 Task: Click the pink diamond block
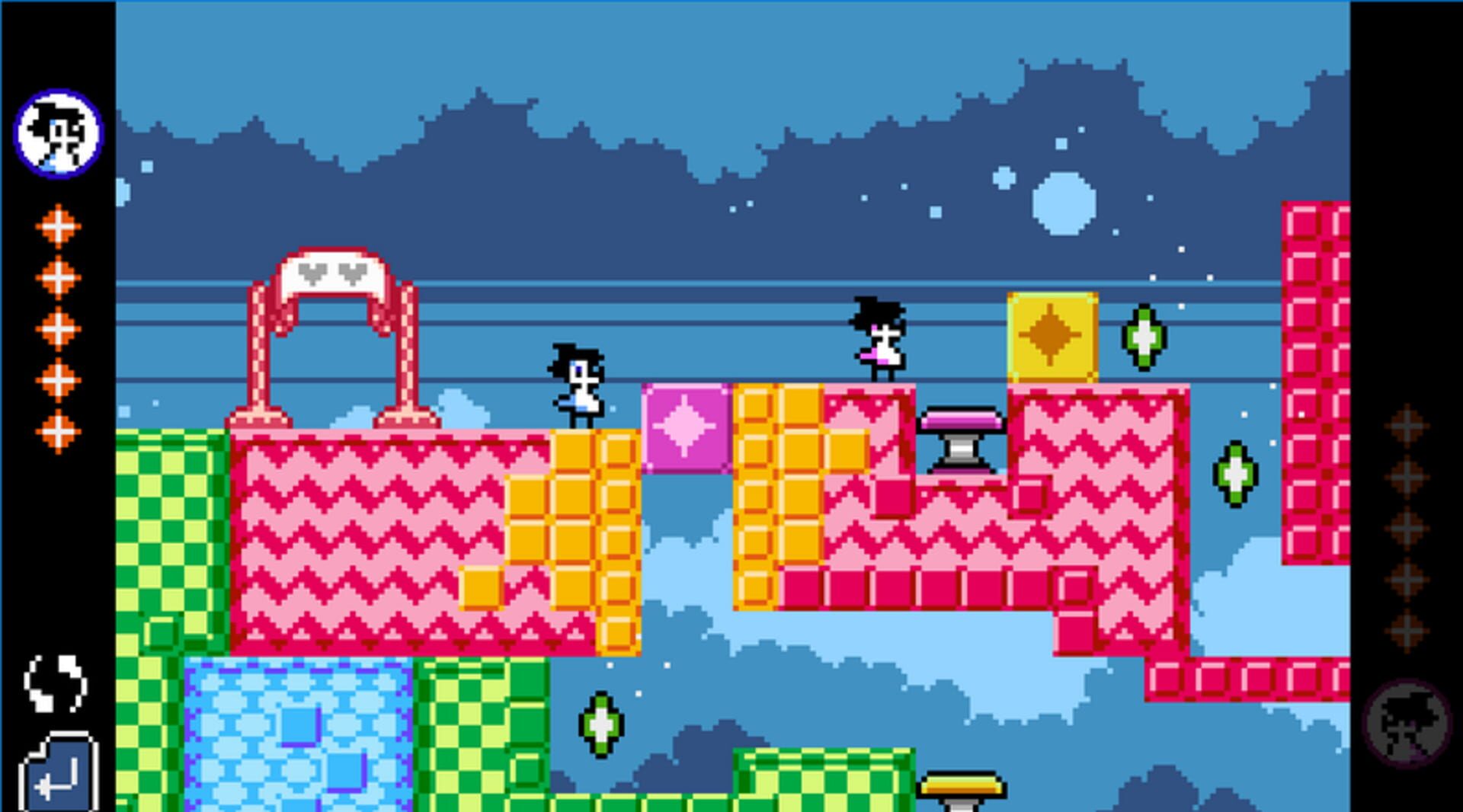pos(685,430)
